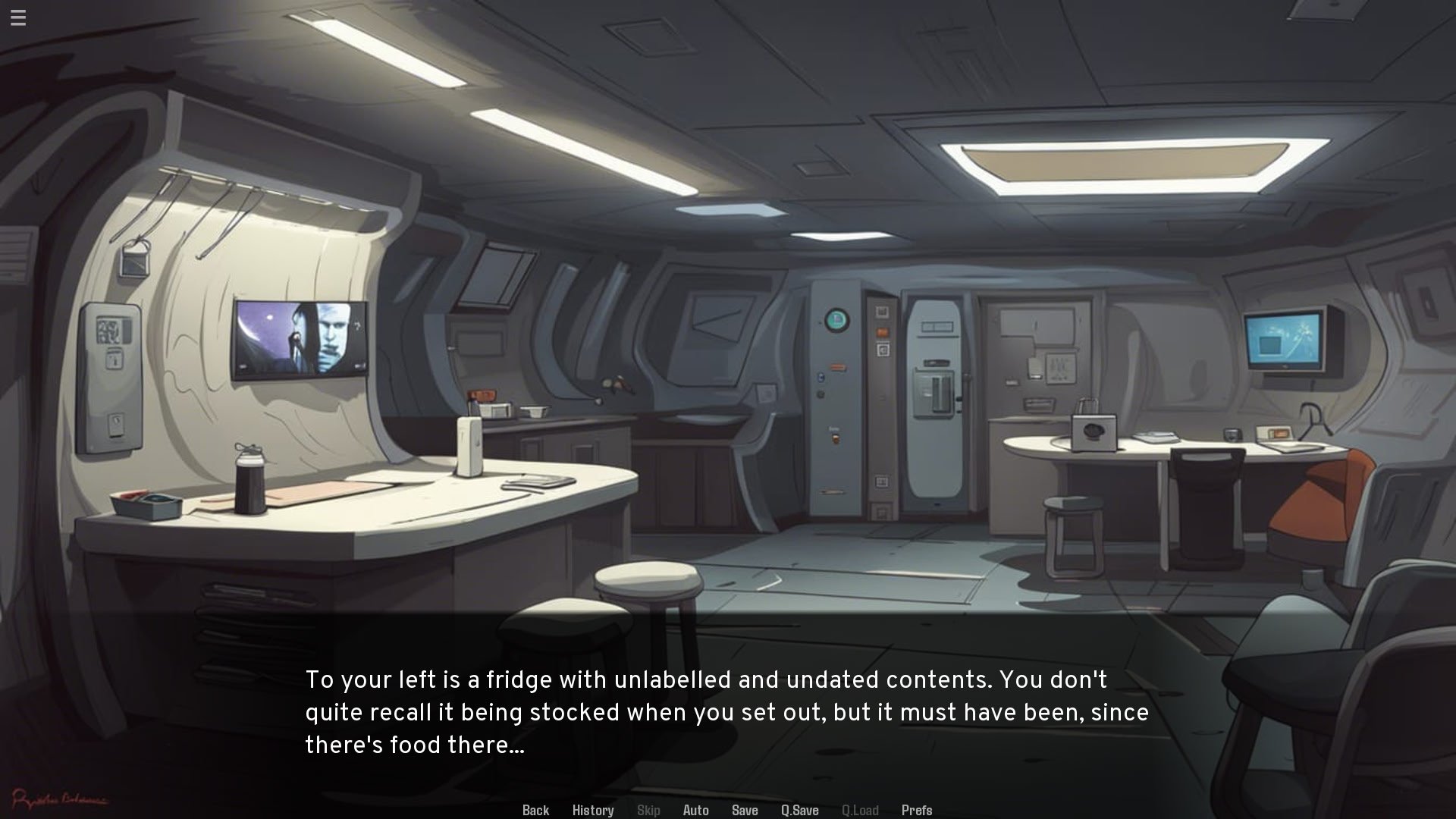Enable Auto advance mode

[x=695, y=810]
